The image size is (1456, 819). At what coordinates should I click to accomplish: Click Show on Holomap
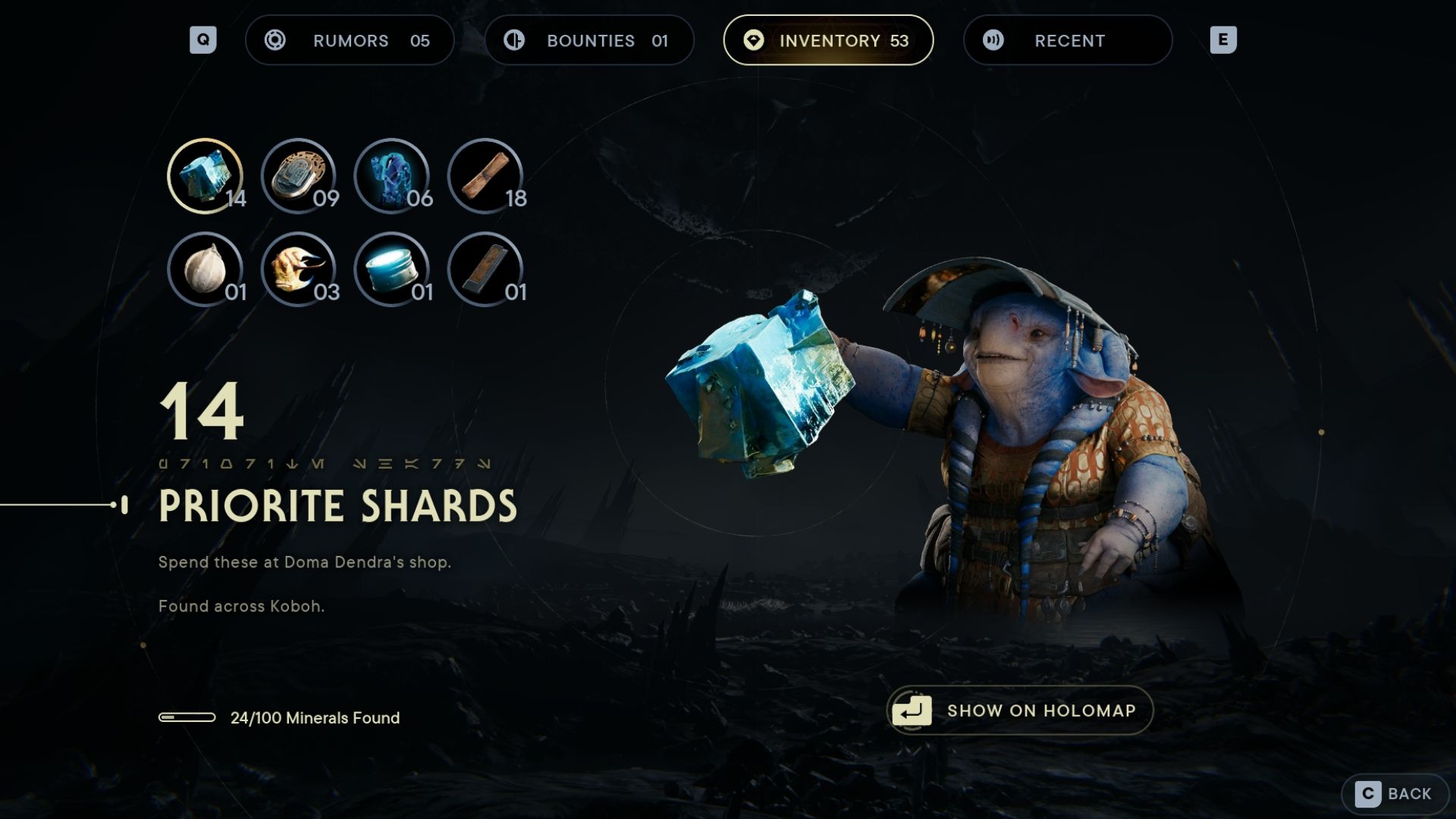pos(1019,711)
